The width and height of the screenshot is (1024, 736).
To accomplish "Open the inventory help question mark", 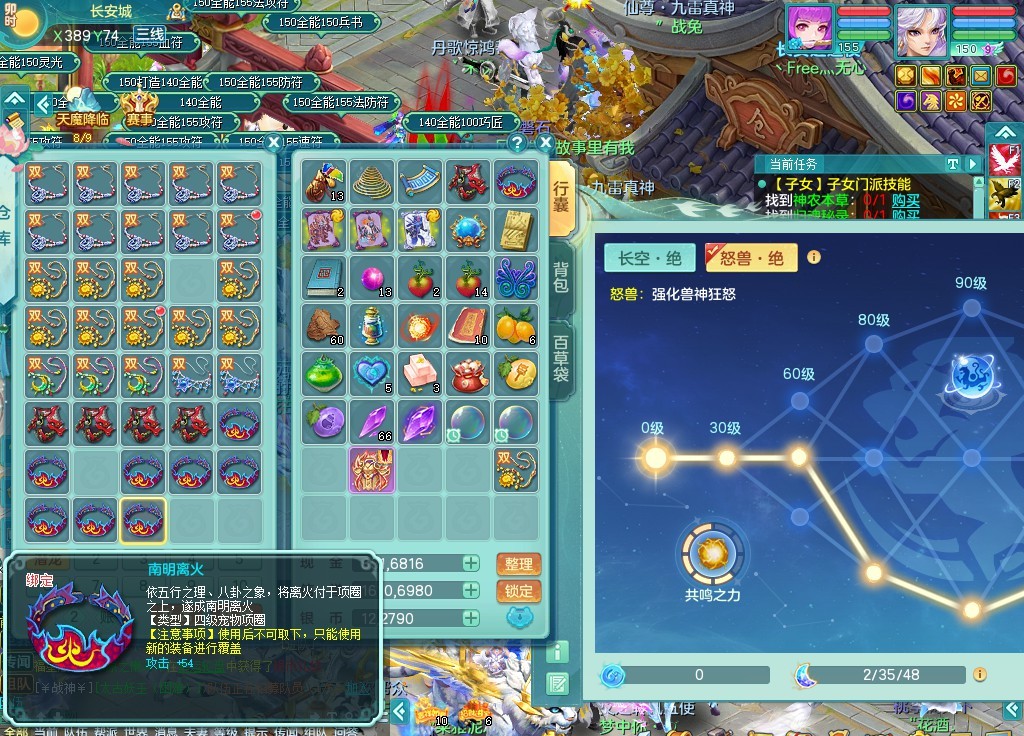I will coord(517,143).
